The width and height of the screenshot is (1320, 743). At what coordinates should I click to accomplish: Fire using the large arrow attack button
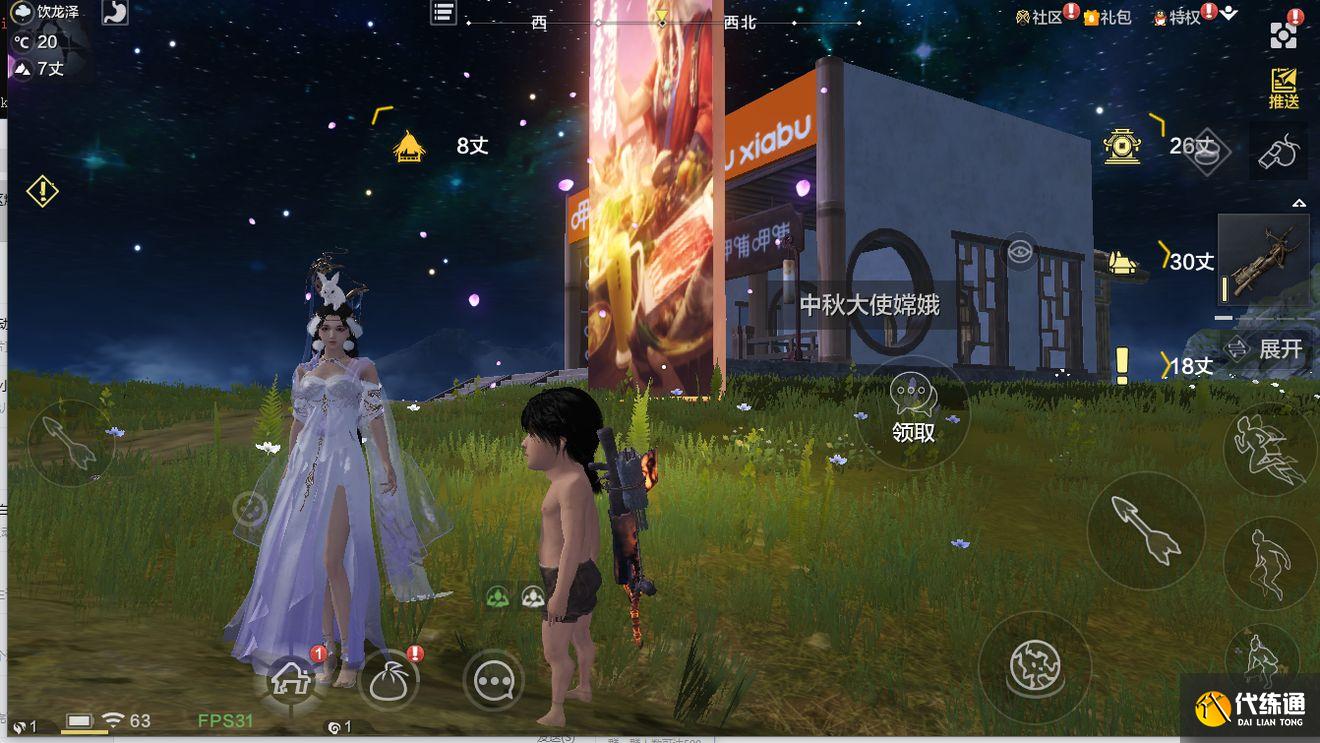(1145, 531)
